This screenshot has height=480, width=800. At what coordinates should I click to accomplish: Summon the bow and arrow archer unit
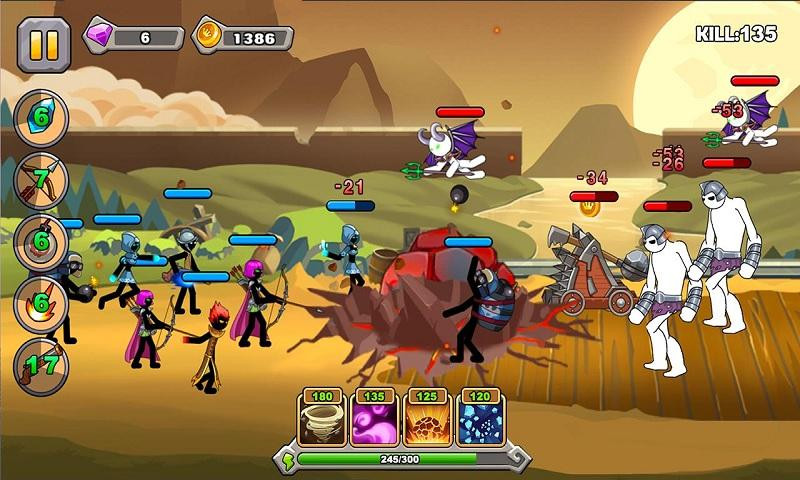click(x=41, y=181)
